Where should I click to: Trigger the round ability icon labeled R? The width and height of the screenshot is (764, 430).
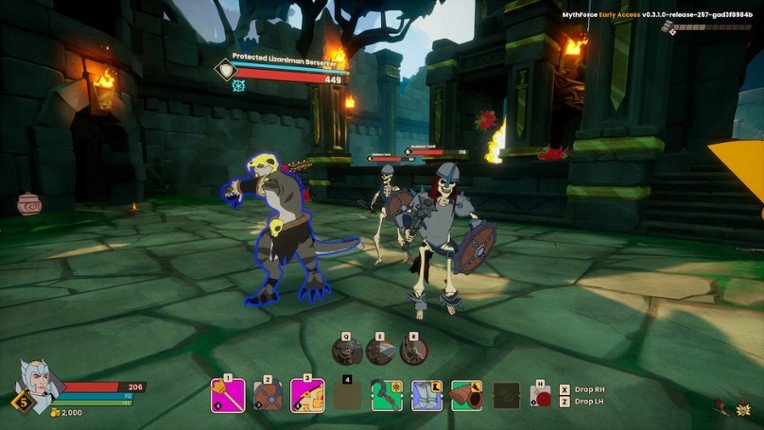click(414, 350)
